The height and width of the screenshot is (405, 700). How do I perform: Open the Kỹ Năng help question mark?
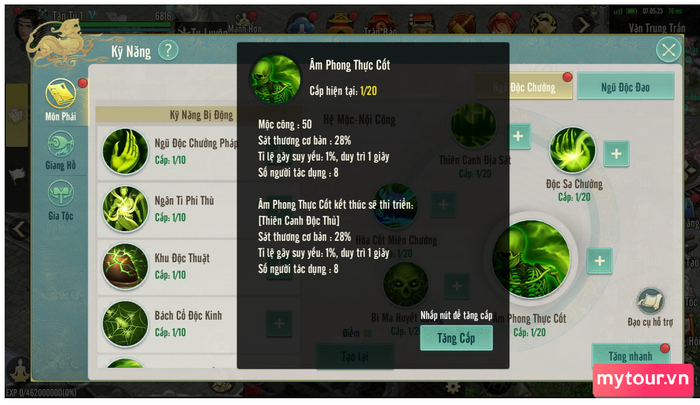tap(168, 50)
